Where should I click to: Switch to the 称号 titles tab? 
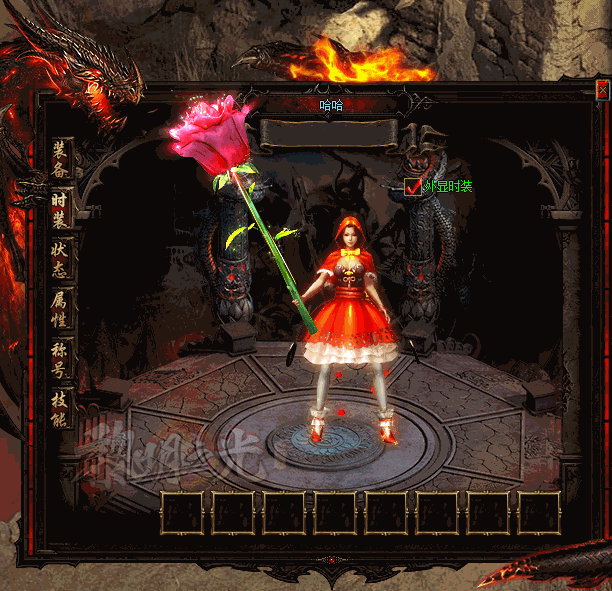click(61, 360)
